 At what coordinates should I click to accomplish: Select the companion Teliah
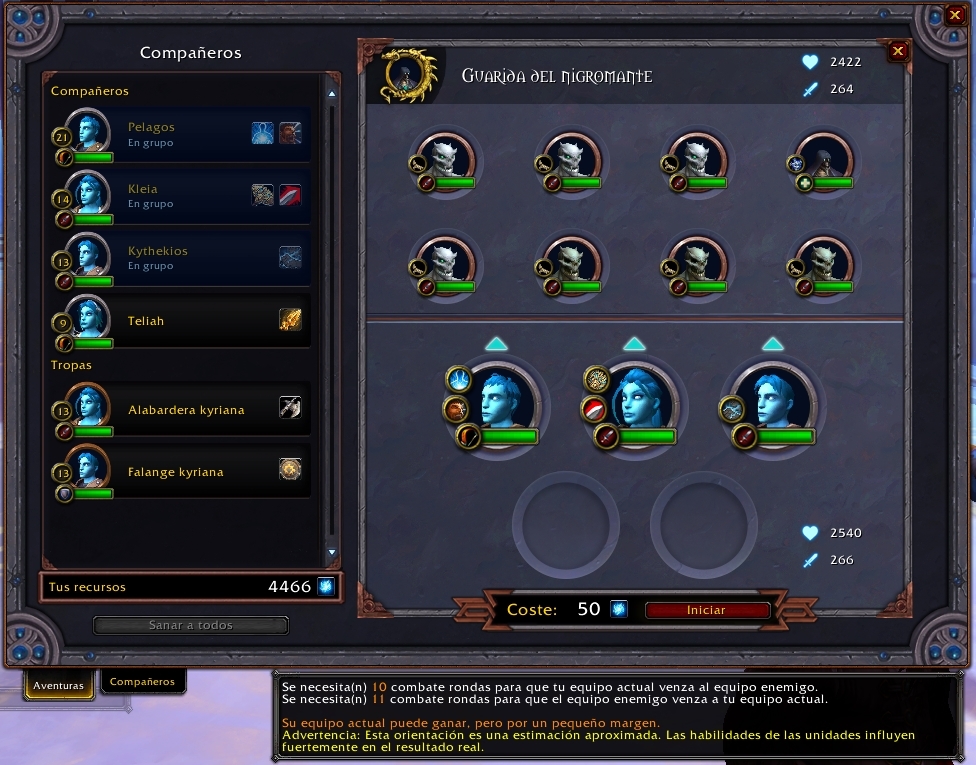pos(180,321)
